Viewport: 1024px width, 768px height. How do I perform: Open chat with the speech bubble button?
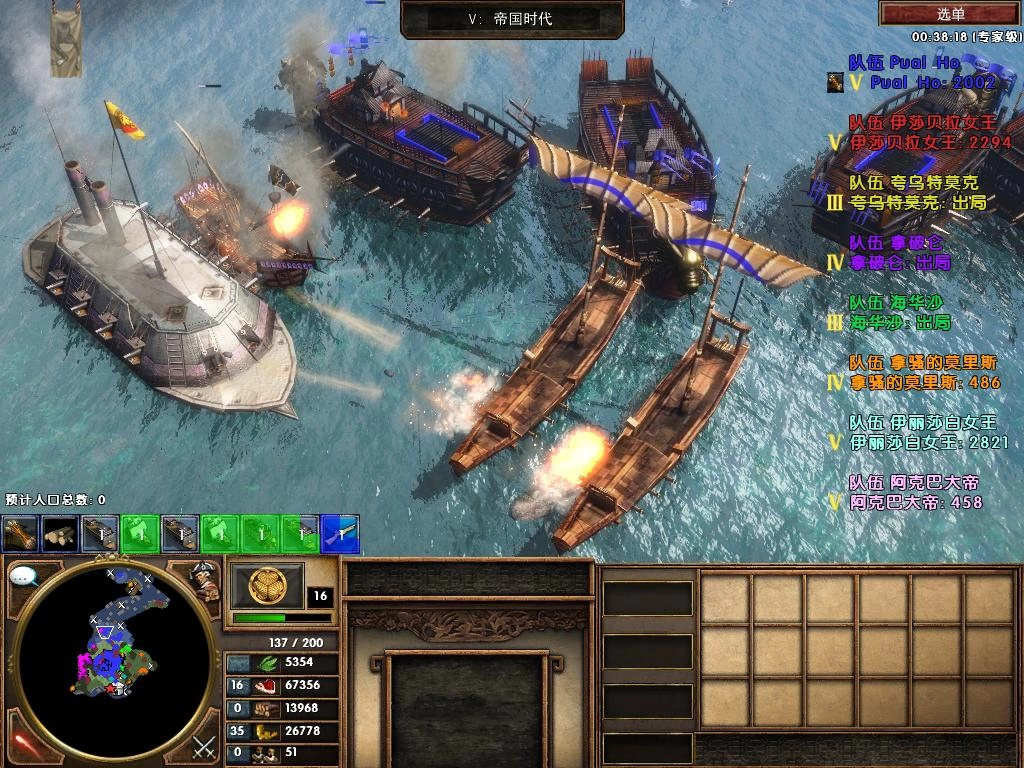pos(24,576)
